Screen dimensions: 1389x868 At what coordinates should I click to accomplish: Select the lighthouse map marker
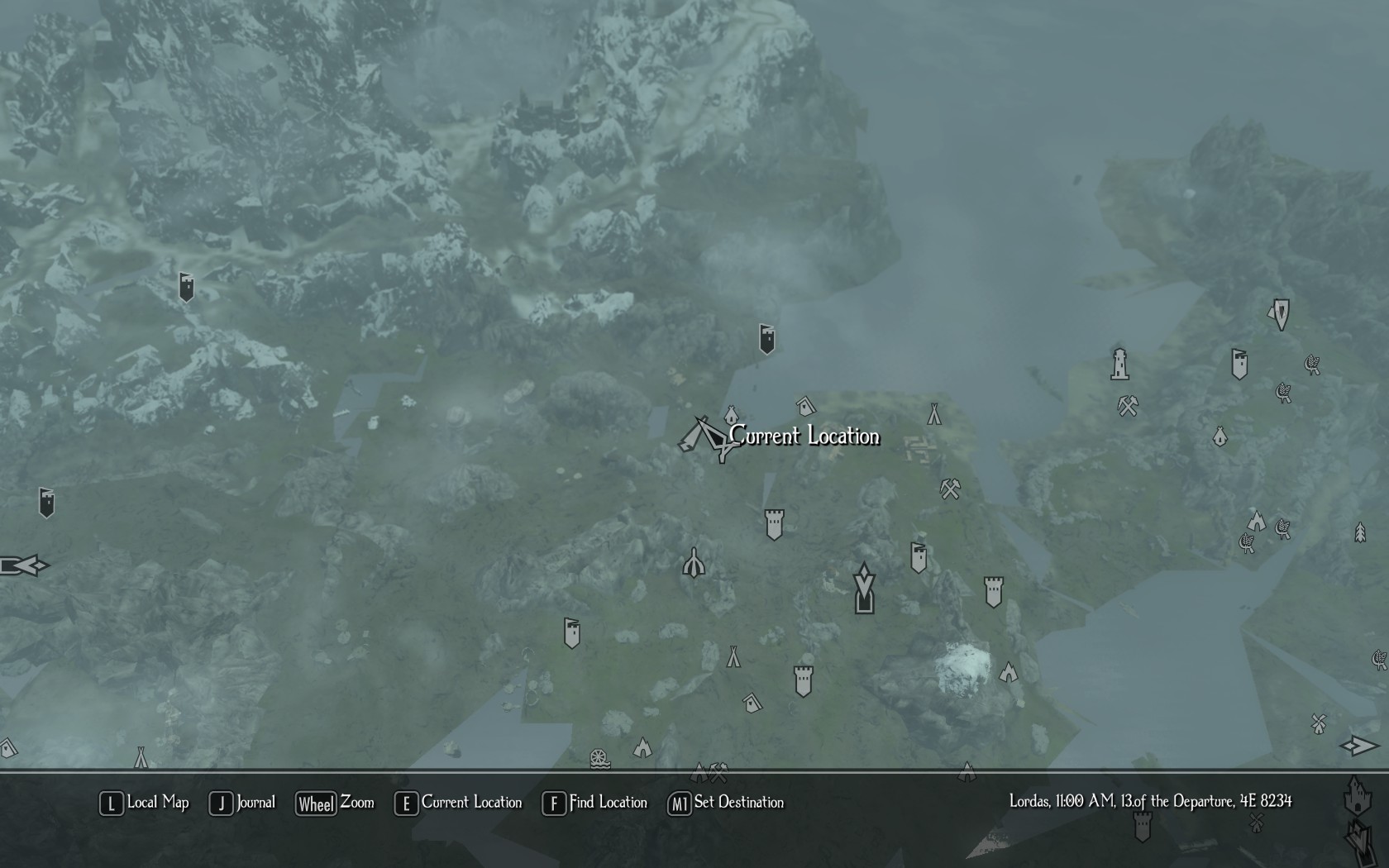pos(1119,364)
